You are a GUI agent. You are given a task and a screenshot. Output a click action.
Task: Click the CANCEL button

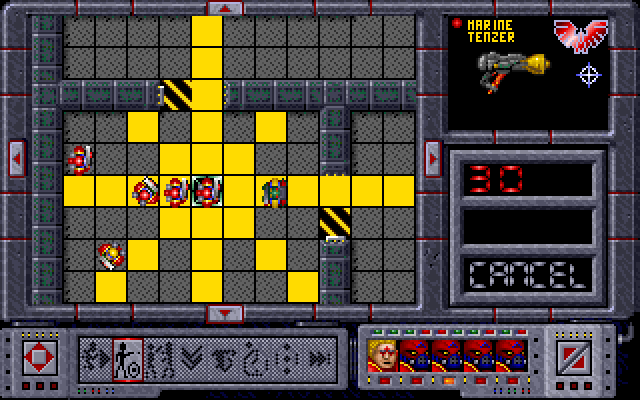pos(527,273)
